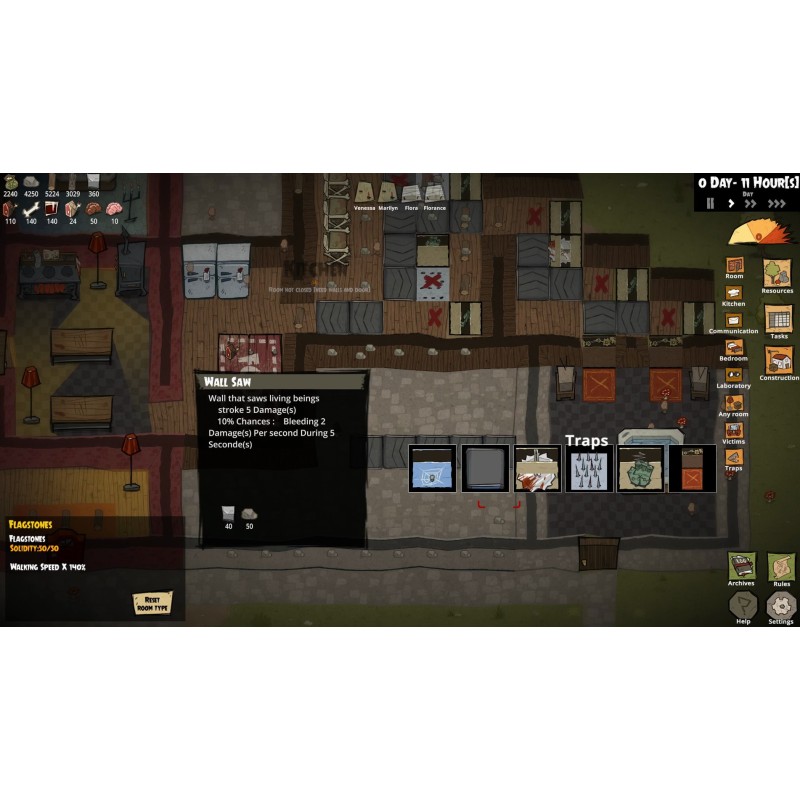800x800 pixels.
Task: Show the Tasks panel
Action: [778, 319]
